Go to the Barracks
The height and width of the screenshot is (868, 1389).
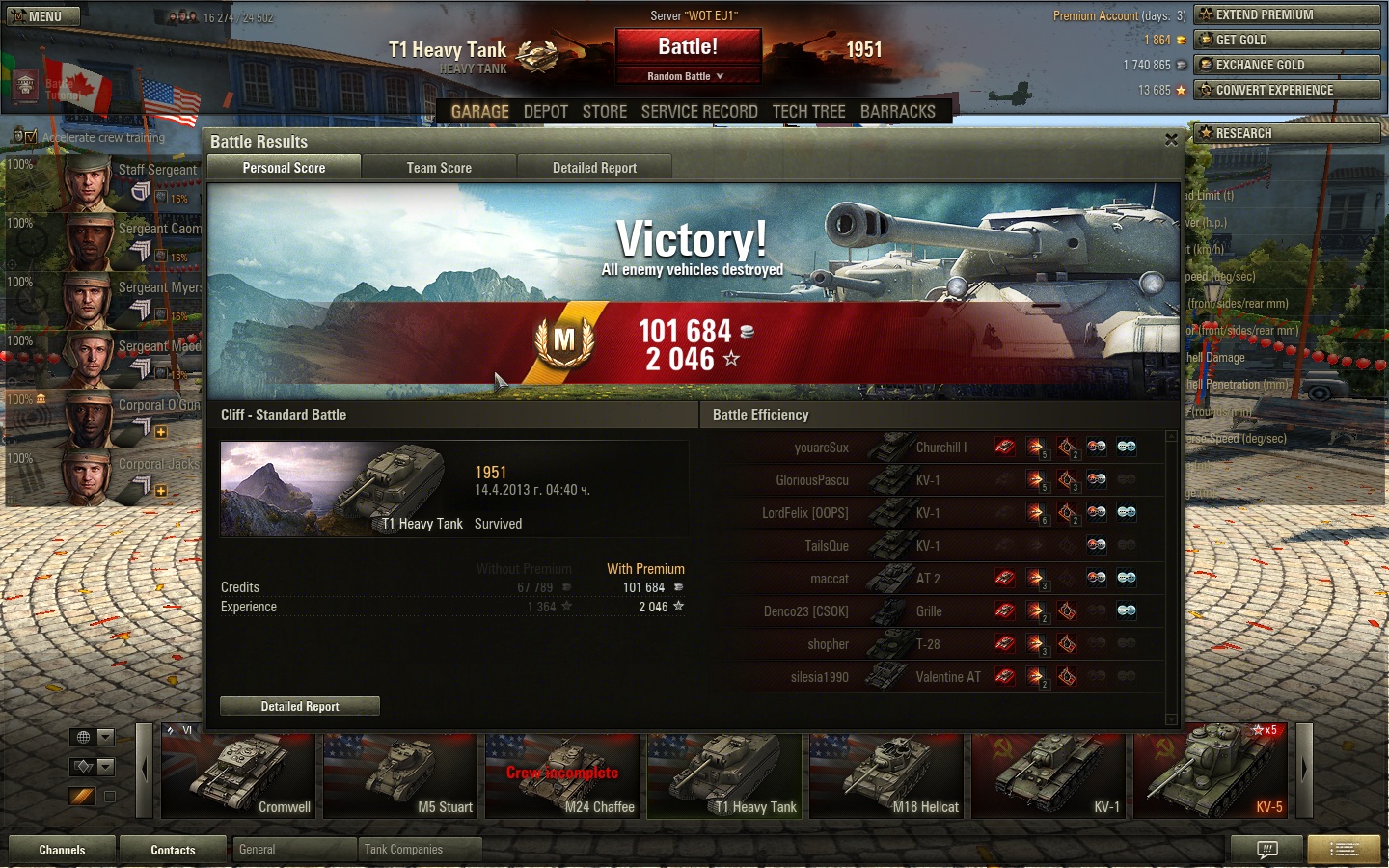897,112
